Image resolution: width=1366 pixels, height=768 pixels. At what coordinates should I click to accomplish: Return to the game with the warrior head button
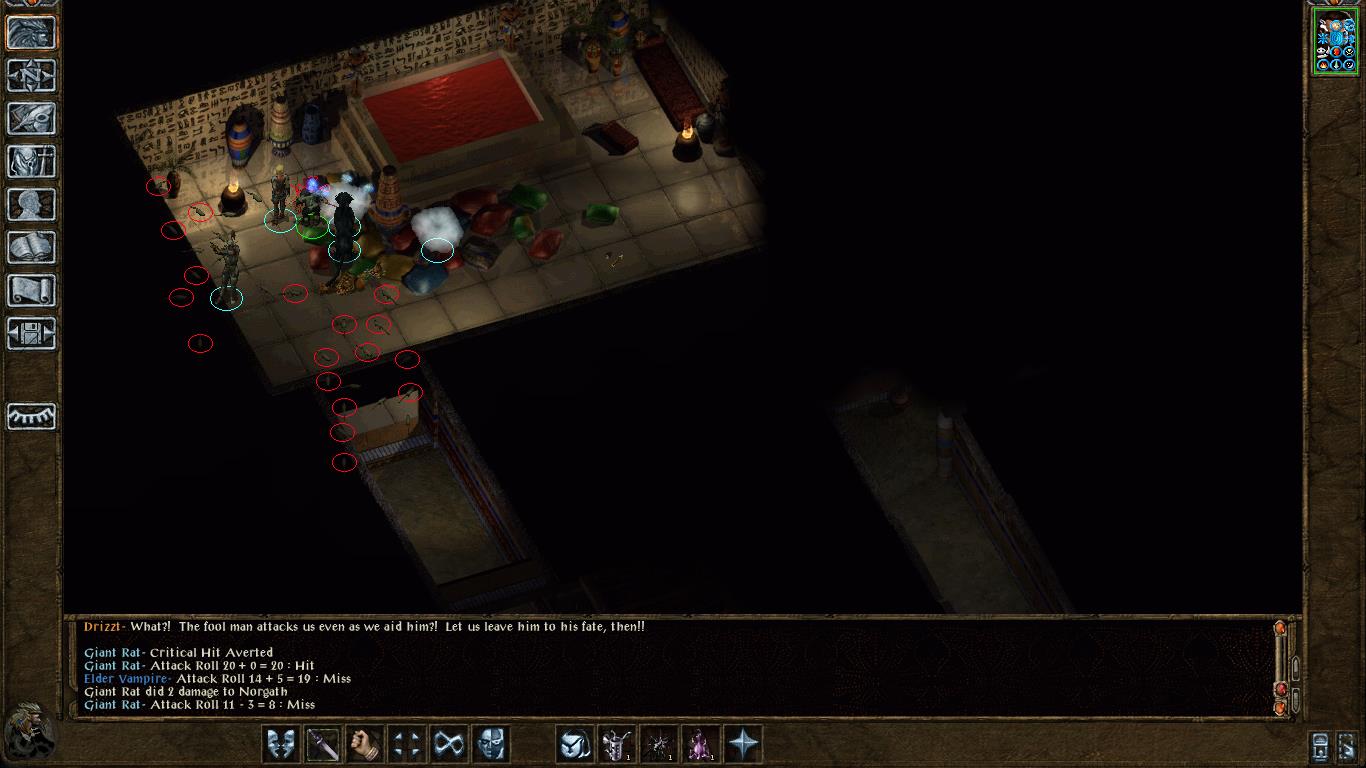32,33
